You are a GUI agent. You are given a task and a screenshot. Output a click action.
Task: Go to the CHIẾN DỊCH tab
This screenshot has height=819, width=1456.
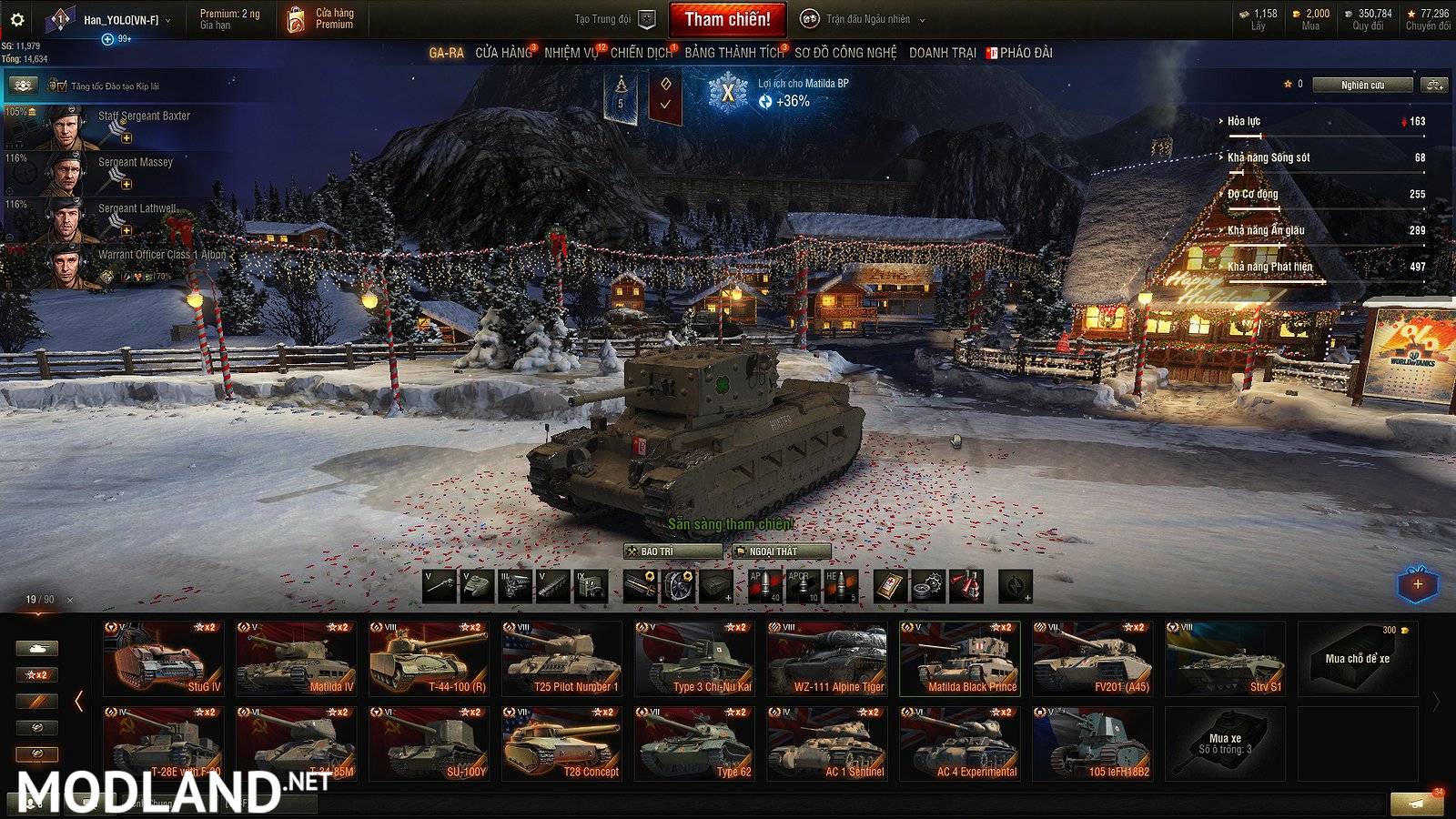pyautogui.click(x=641, y=53)
